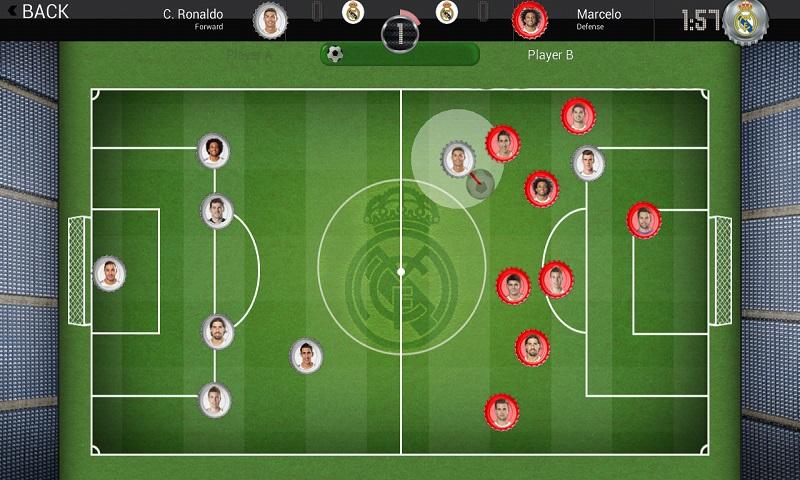The width and height of the screenshot is (800, 480).
Task: Tap Marcelo's red cap portrait in the top bar
Action: pos(529,18)
